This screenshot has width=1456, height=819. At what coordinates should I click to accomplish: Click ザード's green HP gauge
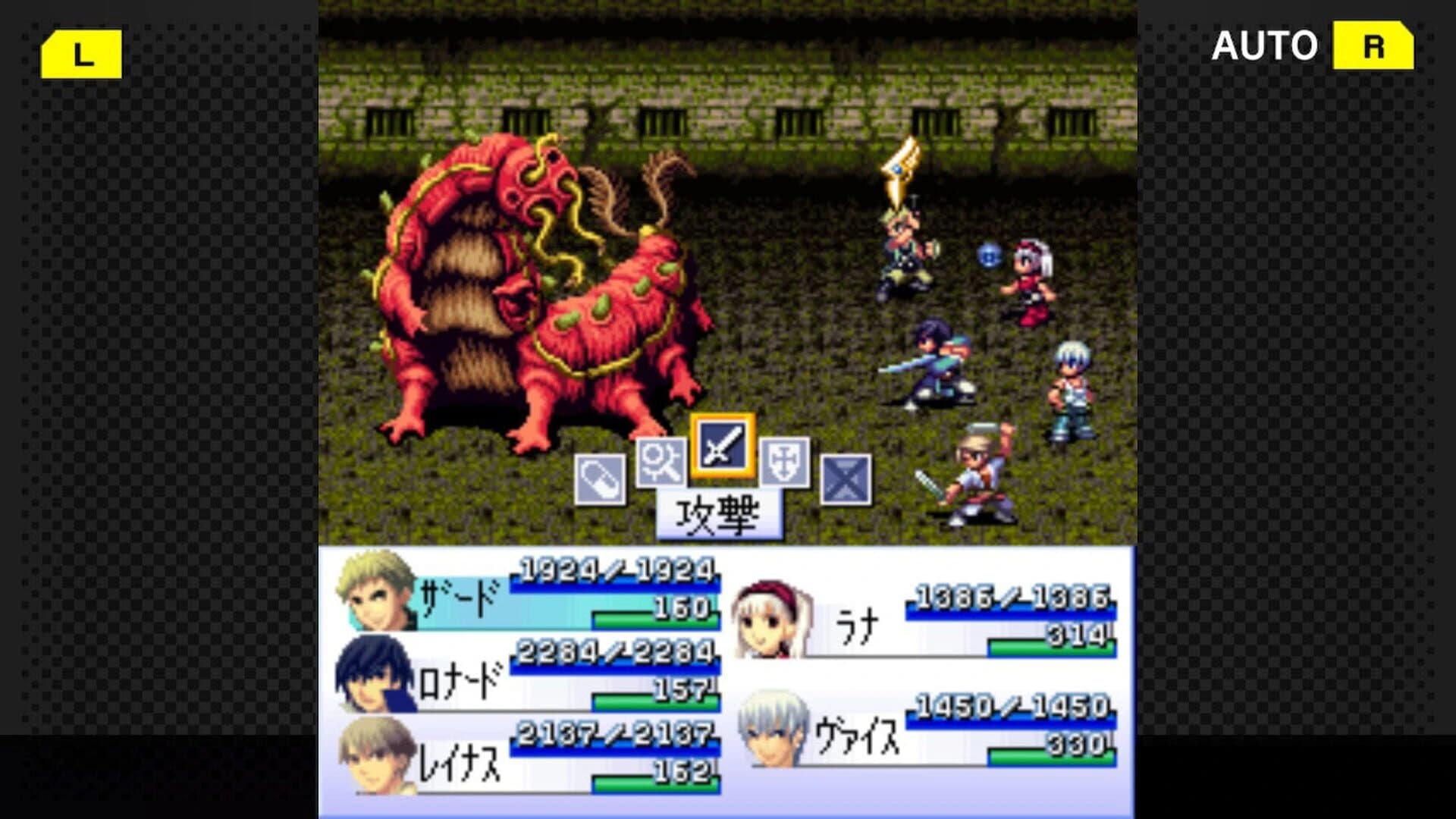pos(652,620)
